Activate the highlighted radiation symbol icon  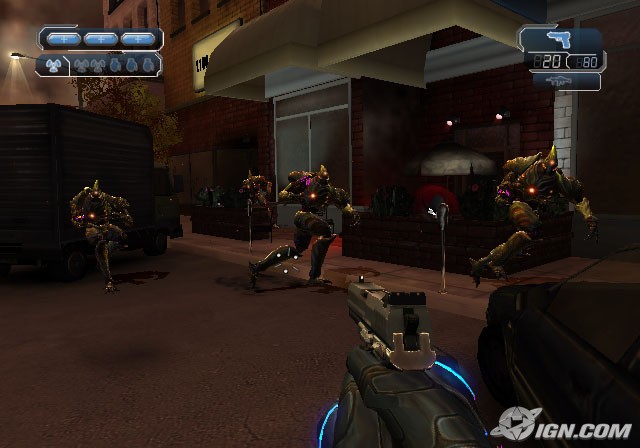tap(53, 65)
